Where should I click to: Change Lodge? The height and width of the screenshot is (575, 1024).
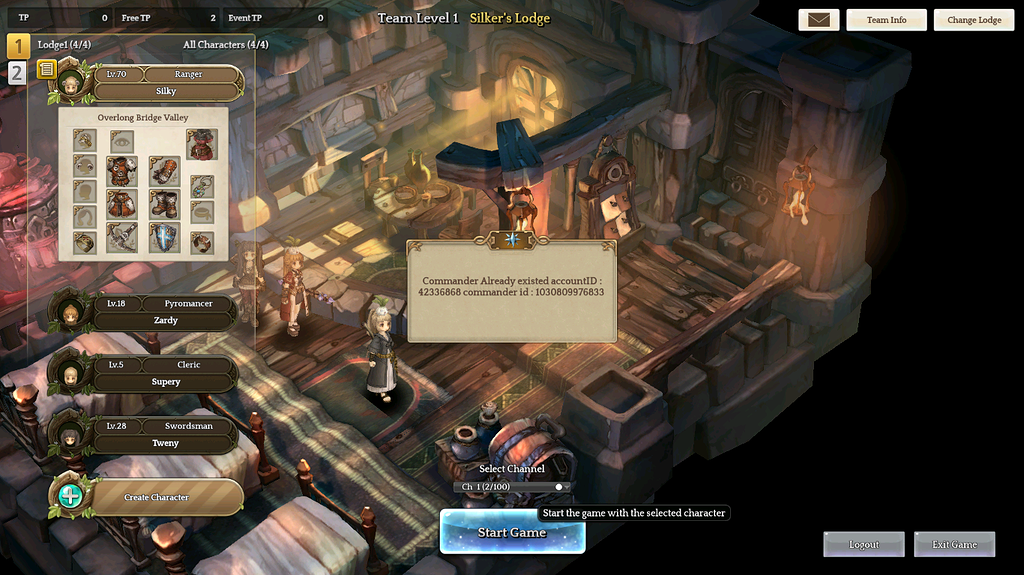pos(974,20)
